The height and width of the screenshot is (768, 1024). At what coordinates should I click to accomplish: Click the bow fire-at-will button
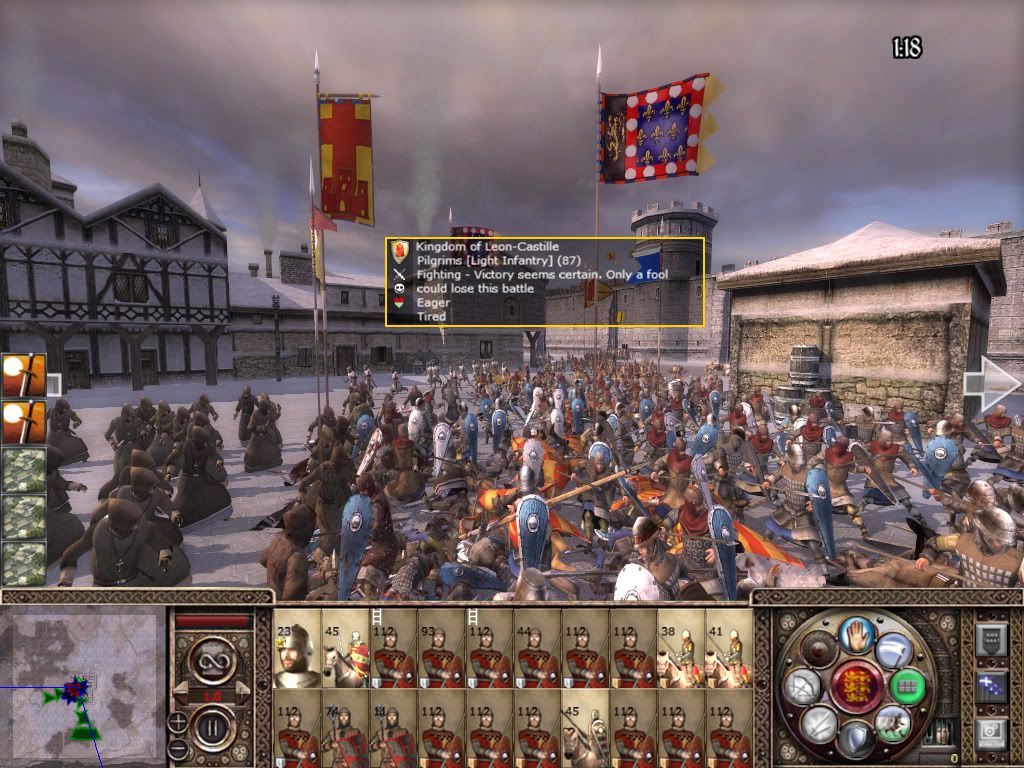point(805,686)
